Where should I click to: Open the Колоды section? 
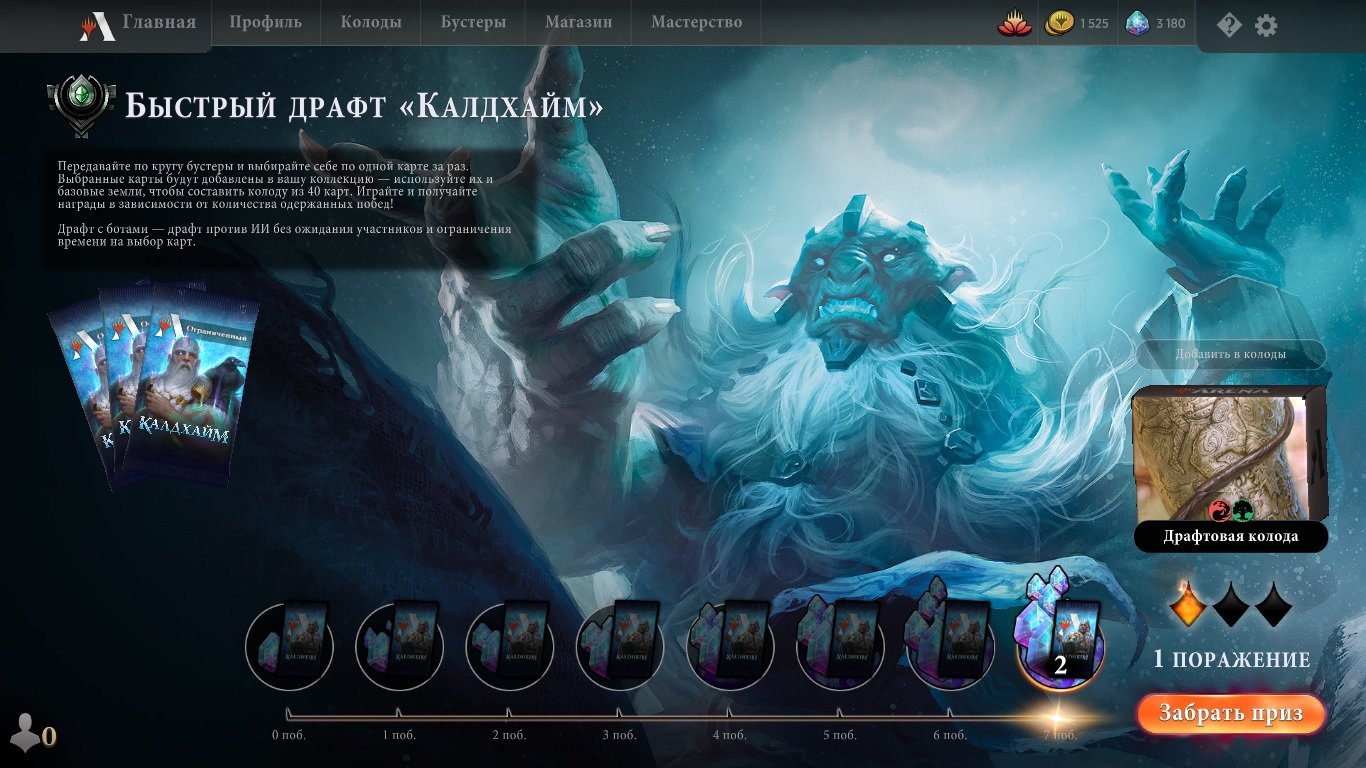point(371,20)
